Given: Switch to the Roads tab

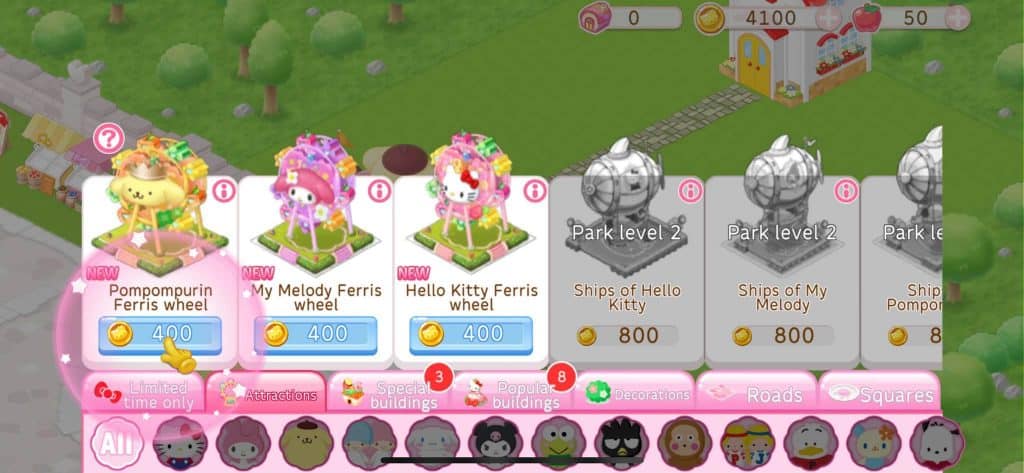Looking at the screenshot, I should (757, 394).
